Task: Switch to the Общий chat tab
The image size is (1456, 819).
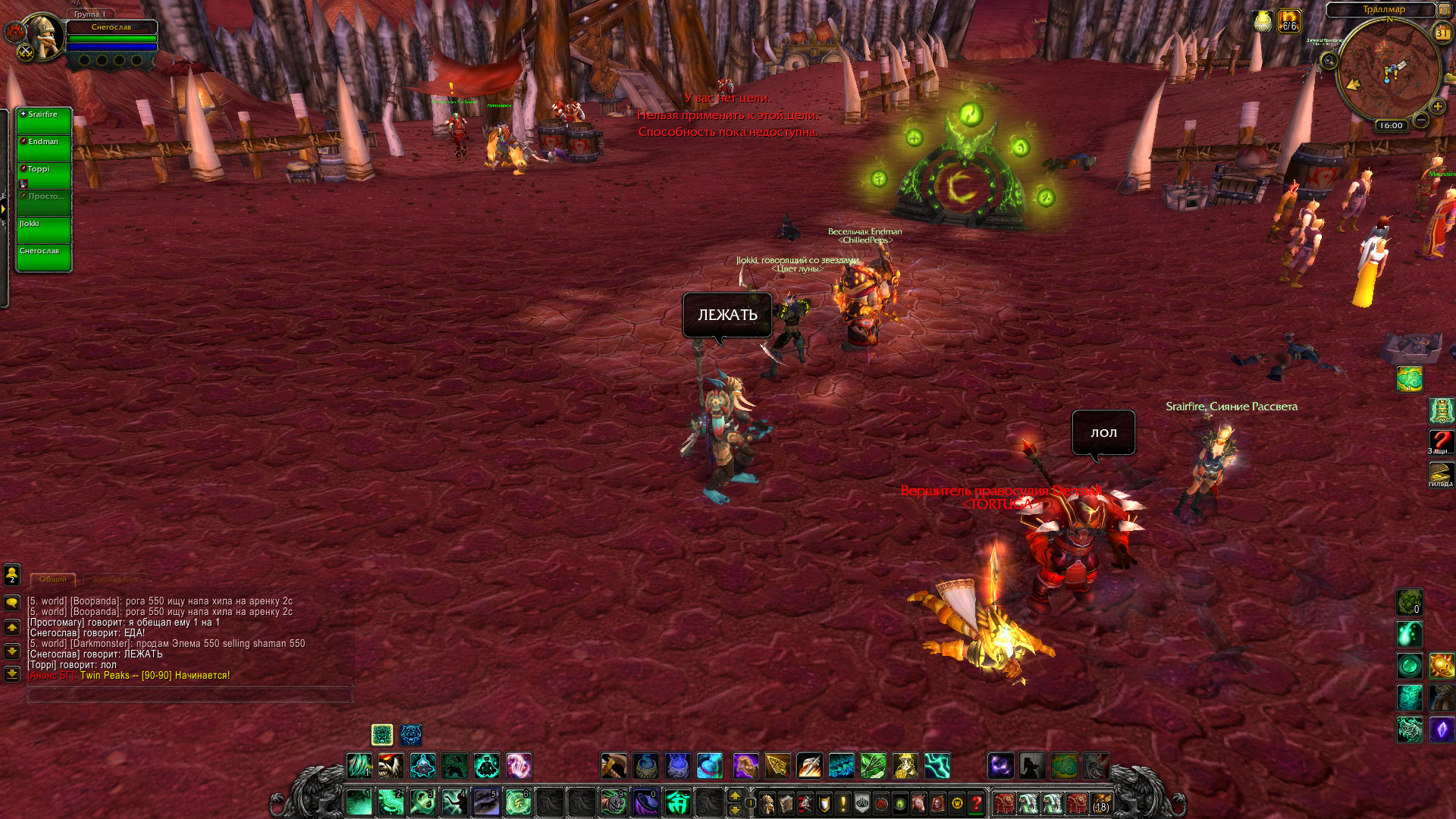Action: [x=53, y=579]
